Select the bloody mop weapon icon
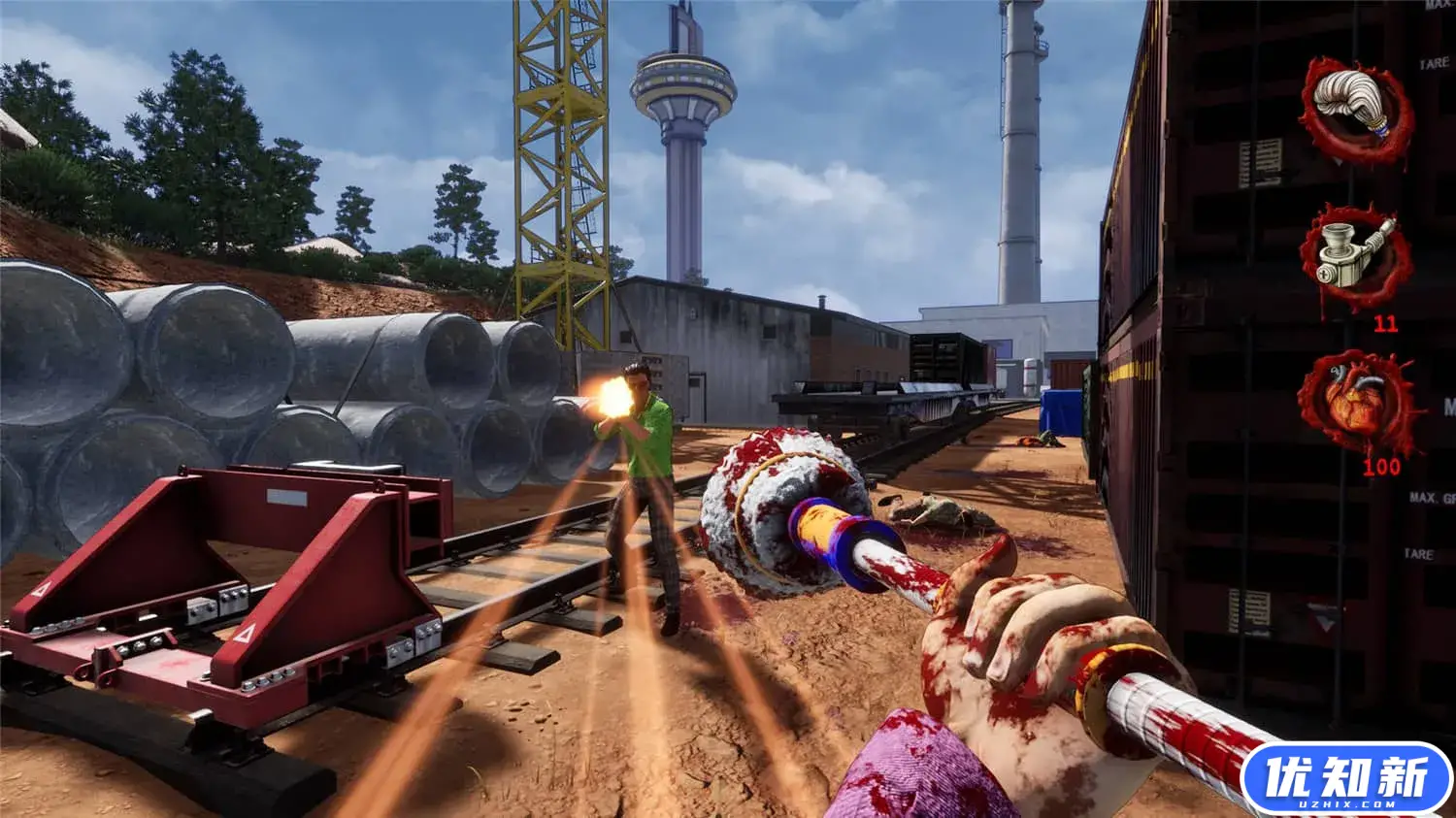1456x818 pixels. [1355, 108]
